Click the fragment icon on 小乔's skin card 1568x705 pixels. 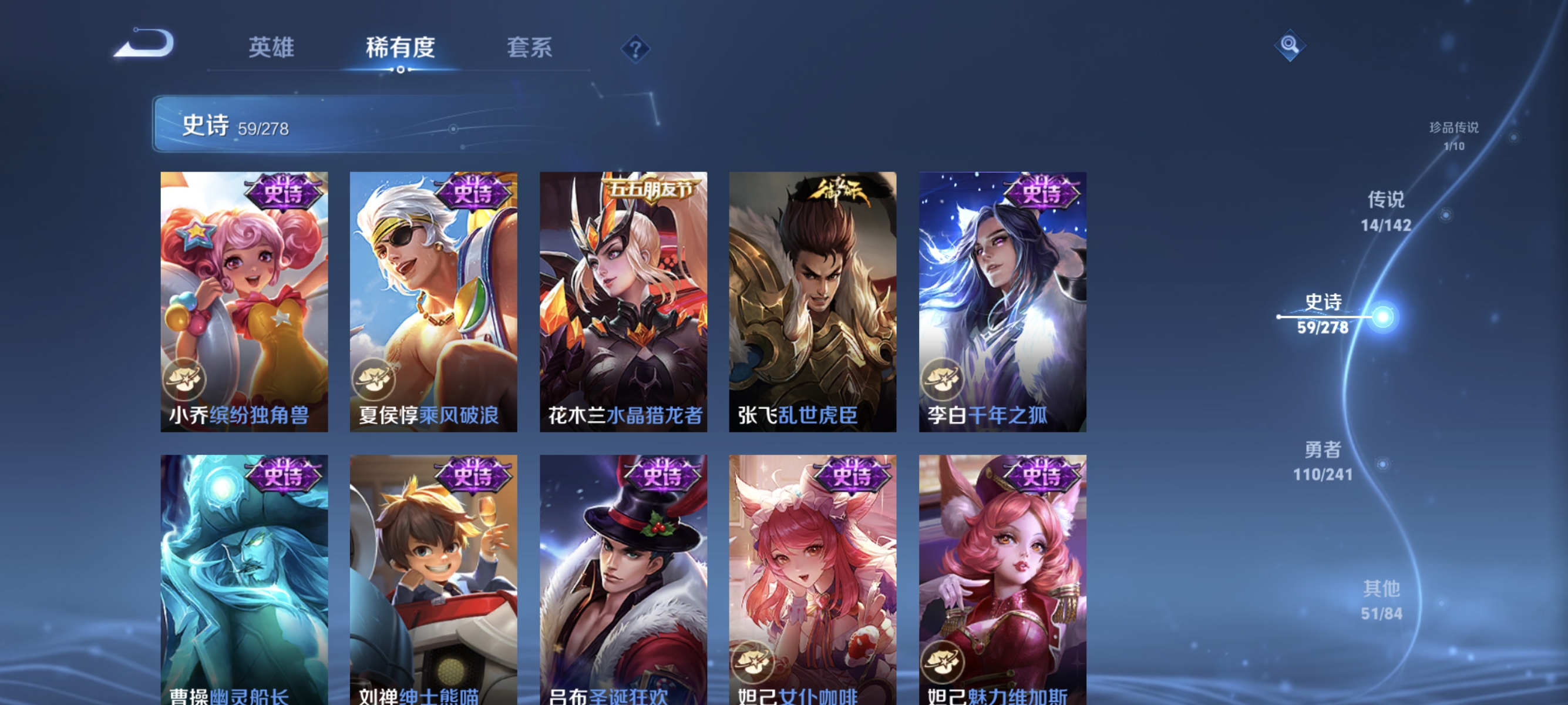click(184, 381)
